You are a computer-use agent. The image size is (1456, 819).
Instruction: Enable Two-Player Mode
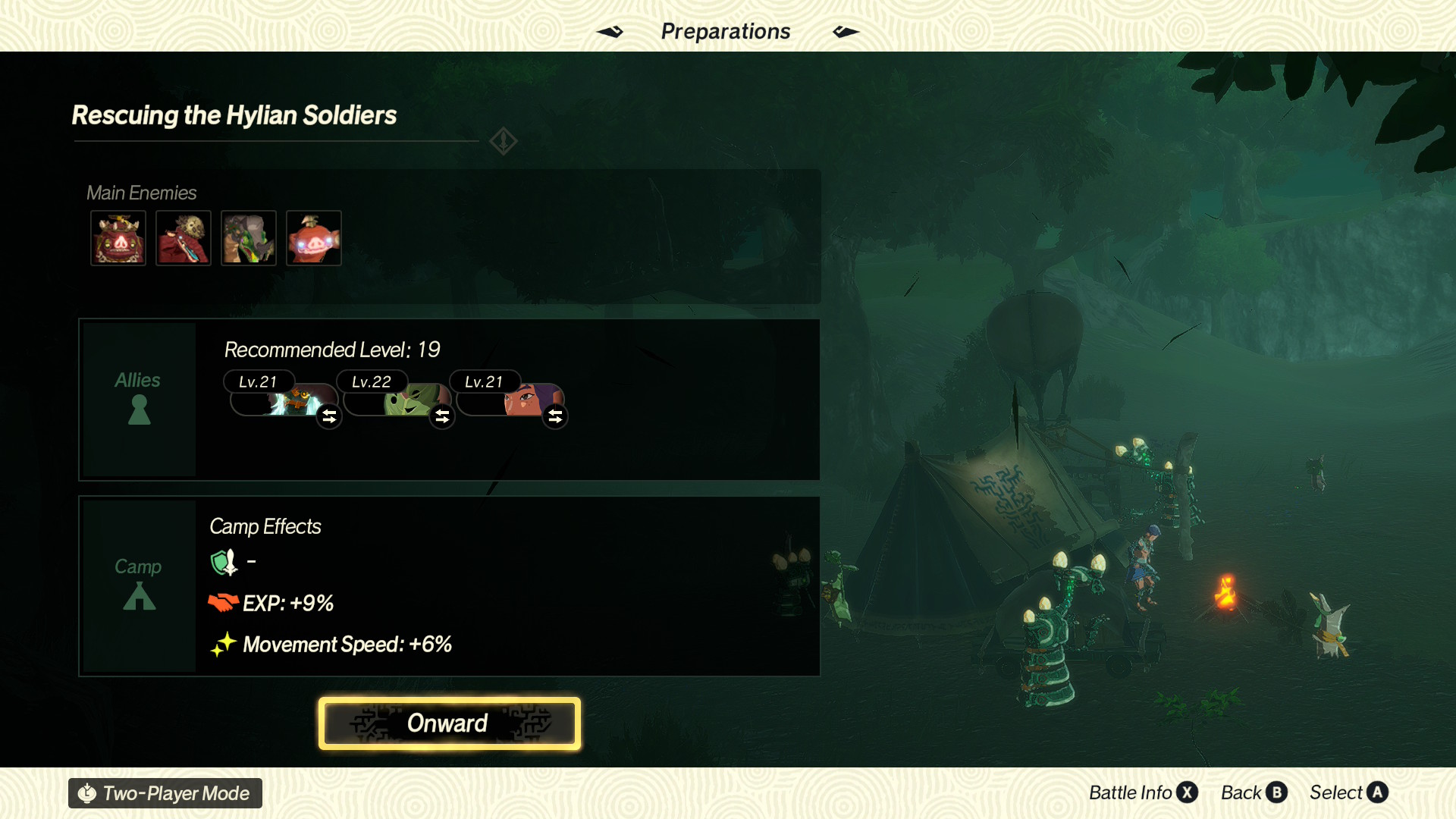pos(165,793)
